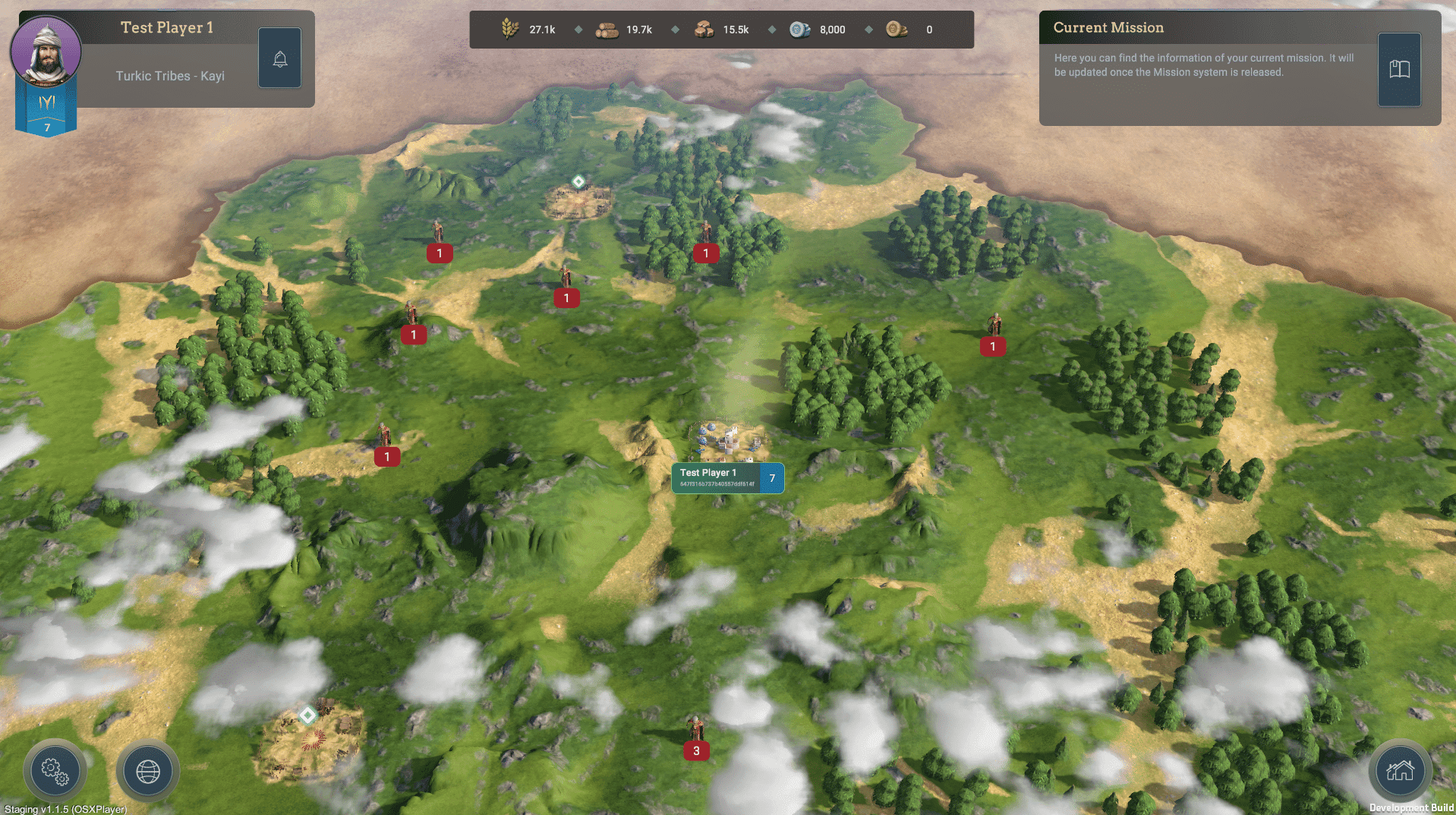Open the world map globe icon
The width and height of the screenshot is (1456, 815).
[x=147, y=771]
